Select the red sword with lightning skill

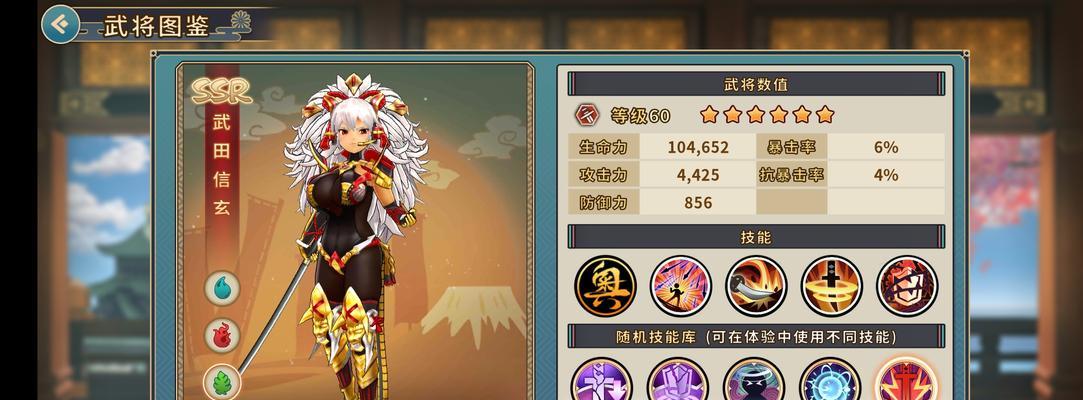pos(906,383)
